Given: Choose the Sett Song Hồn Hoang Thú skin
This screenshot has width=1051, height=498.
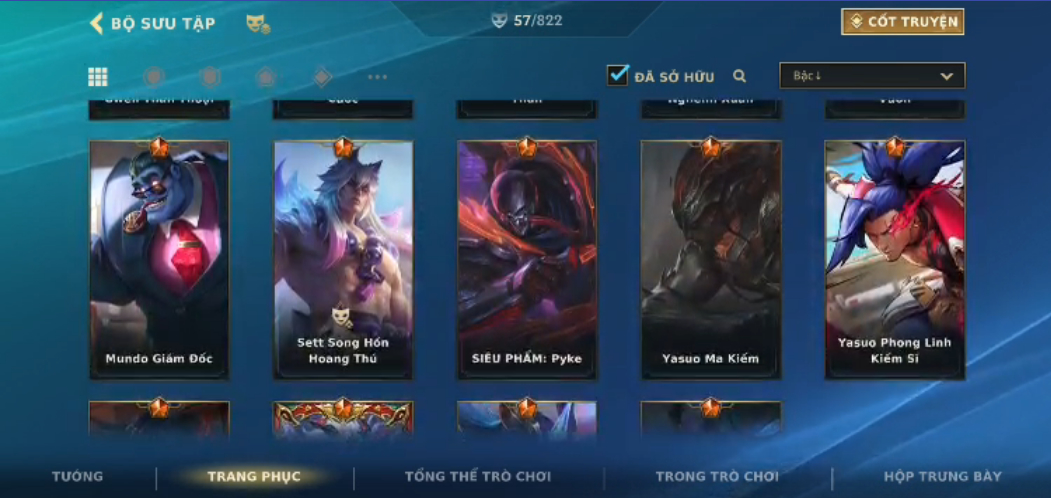Looking at the screenshot, I should click(343, 260).
